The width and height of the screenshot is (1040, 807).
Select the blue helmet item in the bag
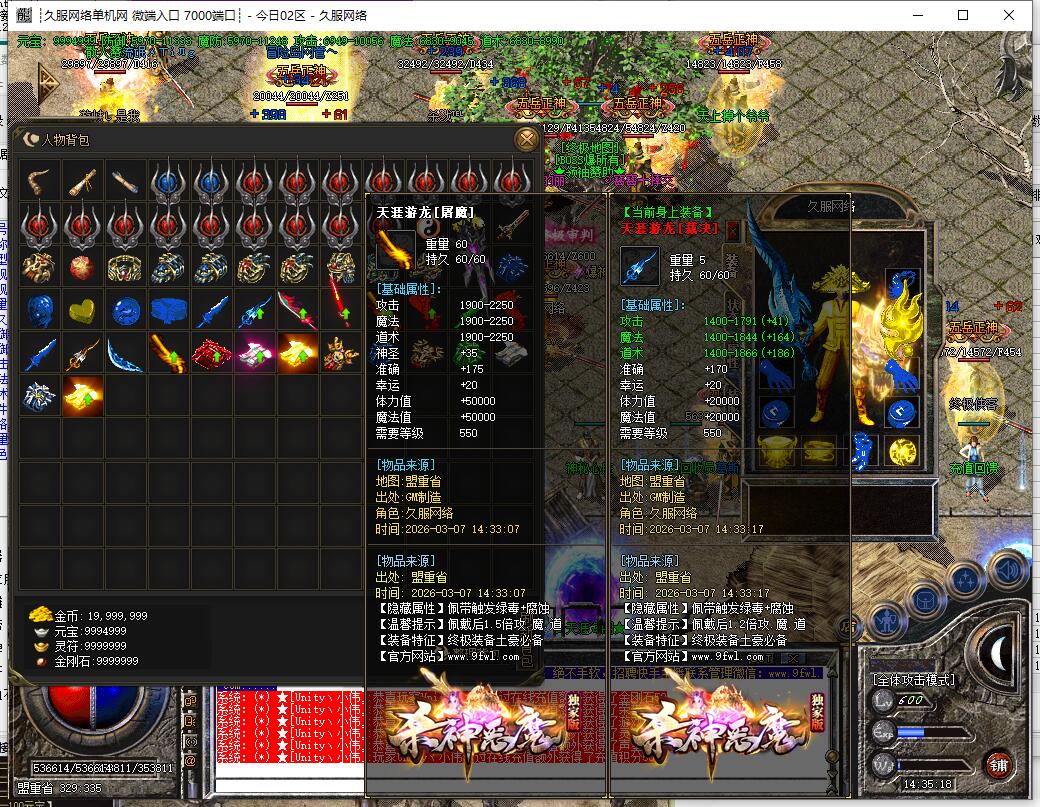pos(40,311)
